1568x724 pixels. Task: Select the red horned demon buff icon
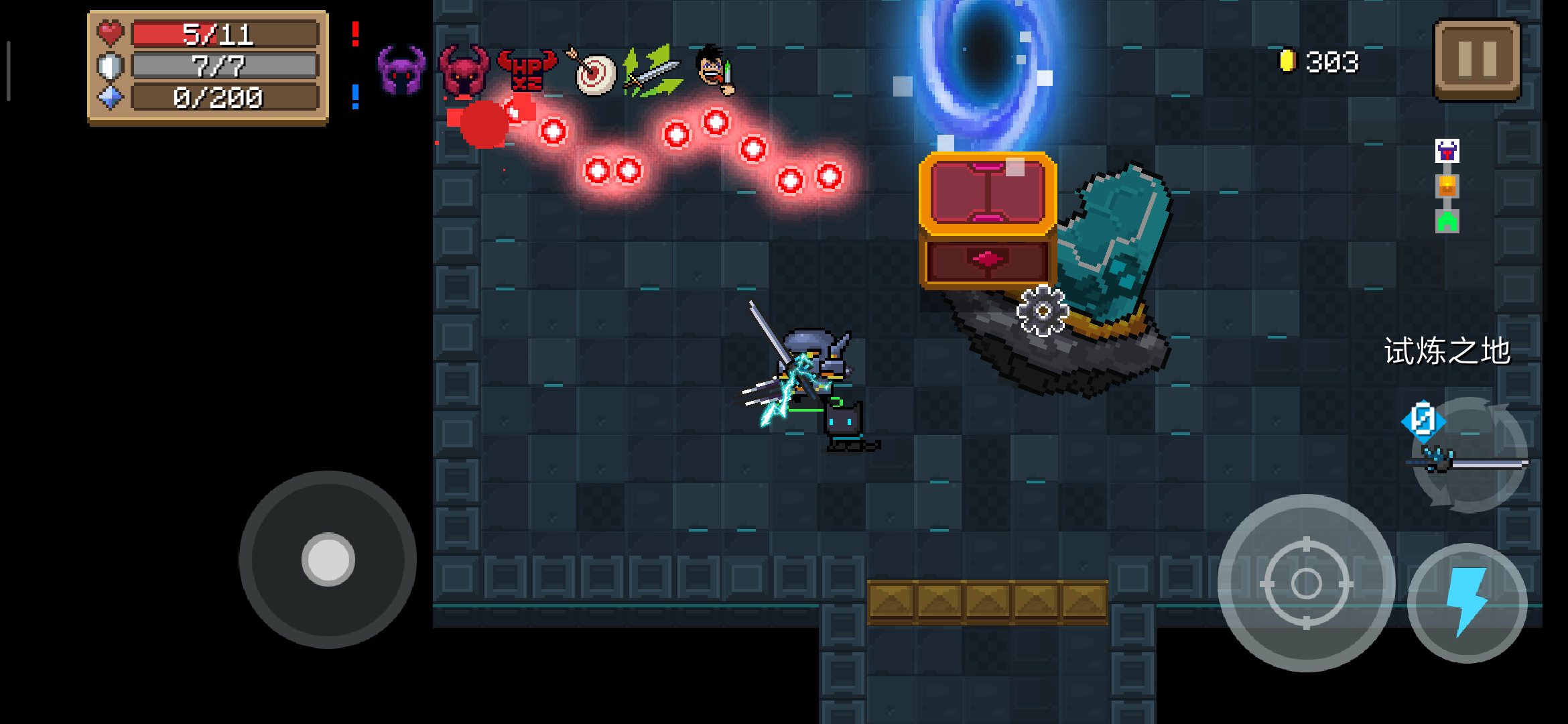[x=464, y=70]
